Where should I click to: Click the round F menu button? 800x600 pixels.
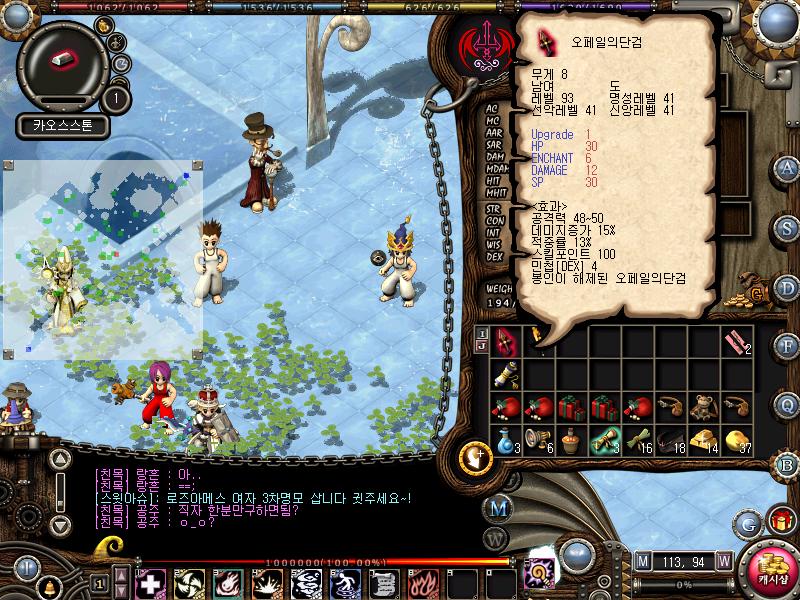[787, 345]
